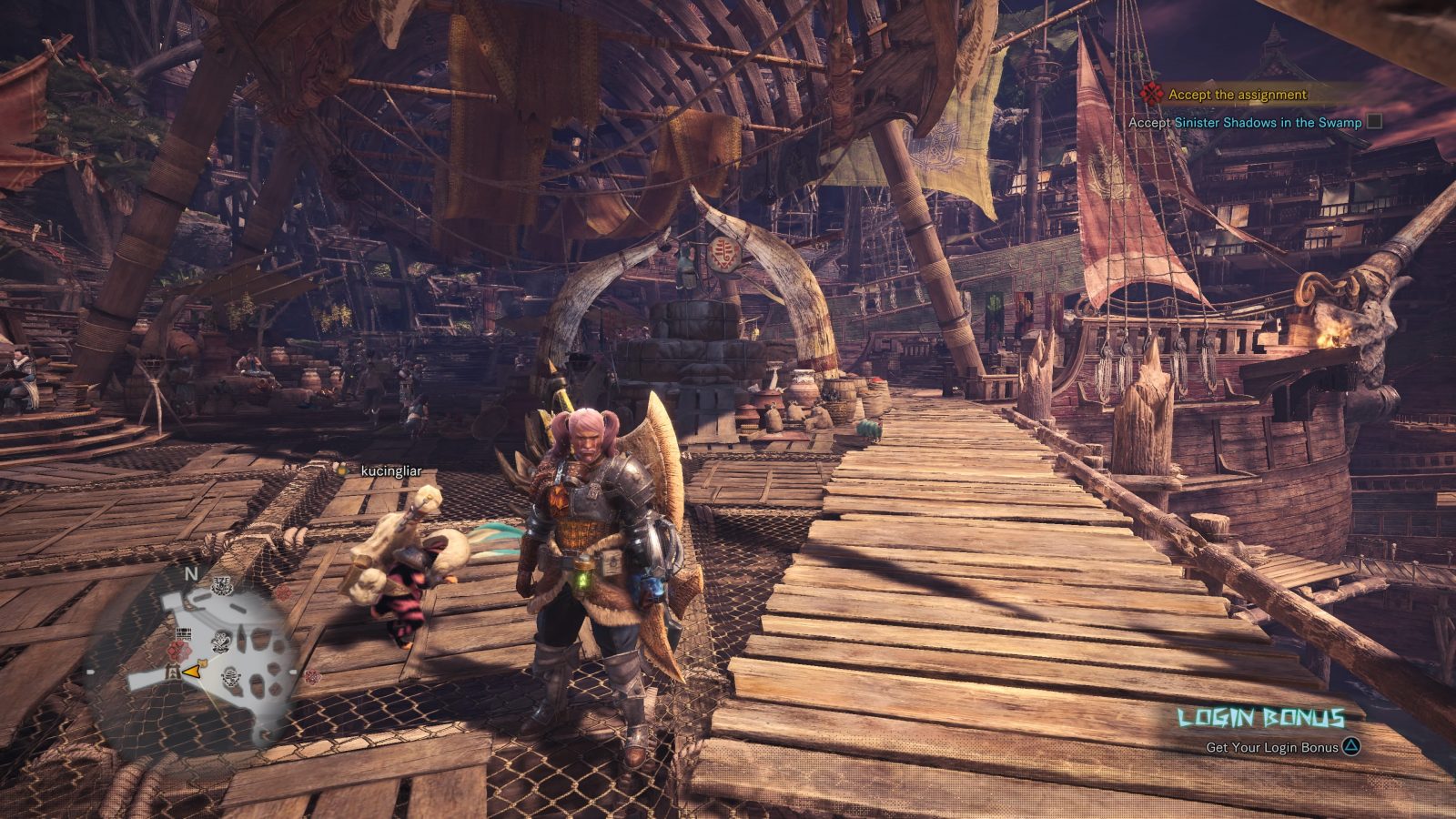Click the gate icon on the minimap's left path

(x=173, y=672)
